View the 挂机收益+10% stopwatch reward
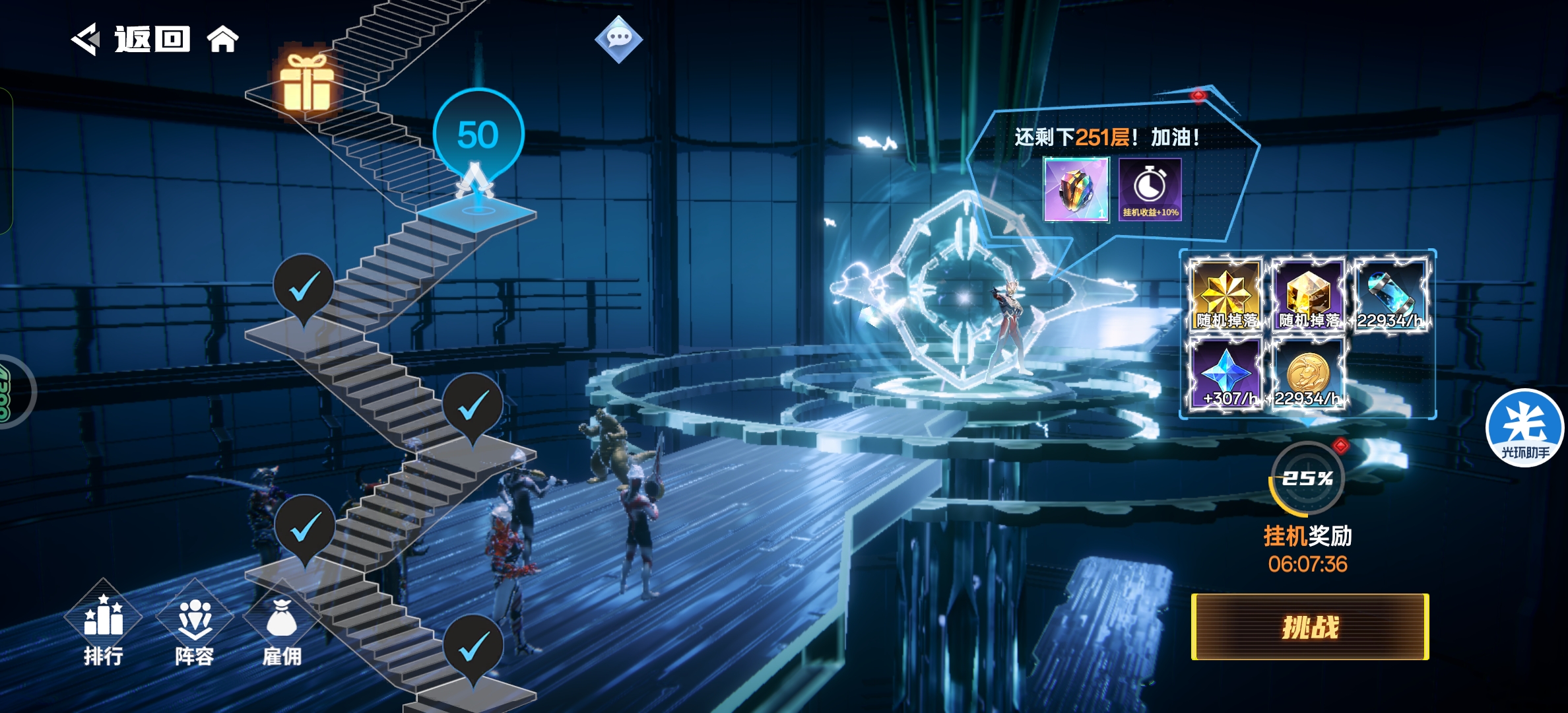Viewport: 1568px width, 713px height. [1150, 189]
